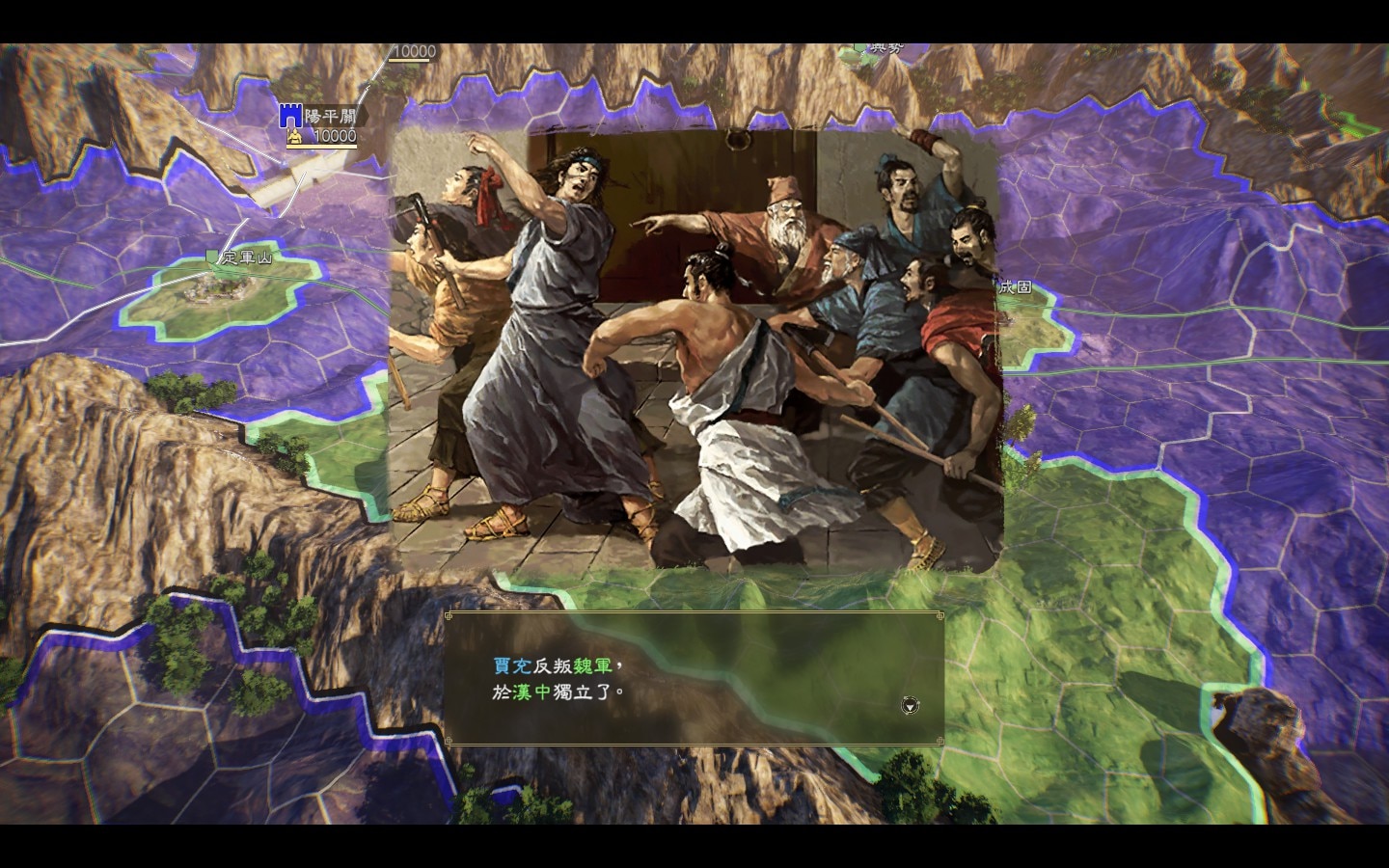Select the 成固 city label on the right

[1018, 285]
